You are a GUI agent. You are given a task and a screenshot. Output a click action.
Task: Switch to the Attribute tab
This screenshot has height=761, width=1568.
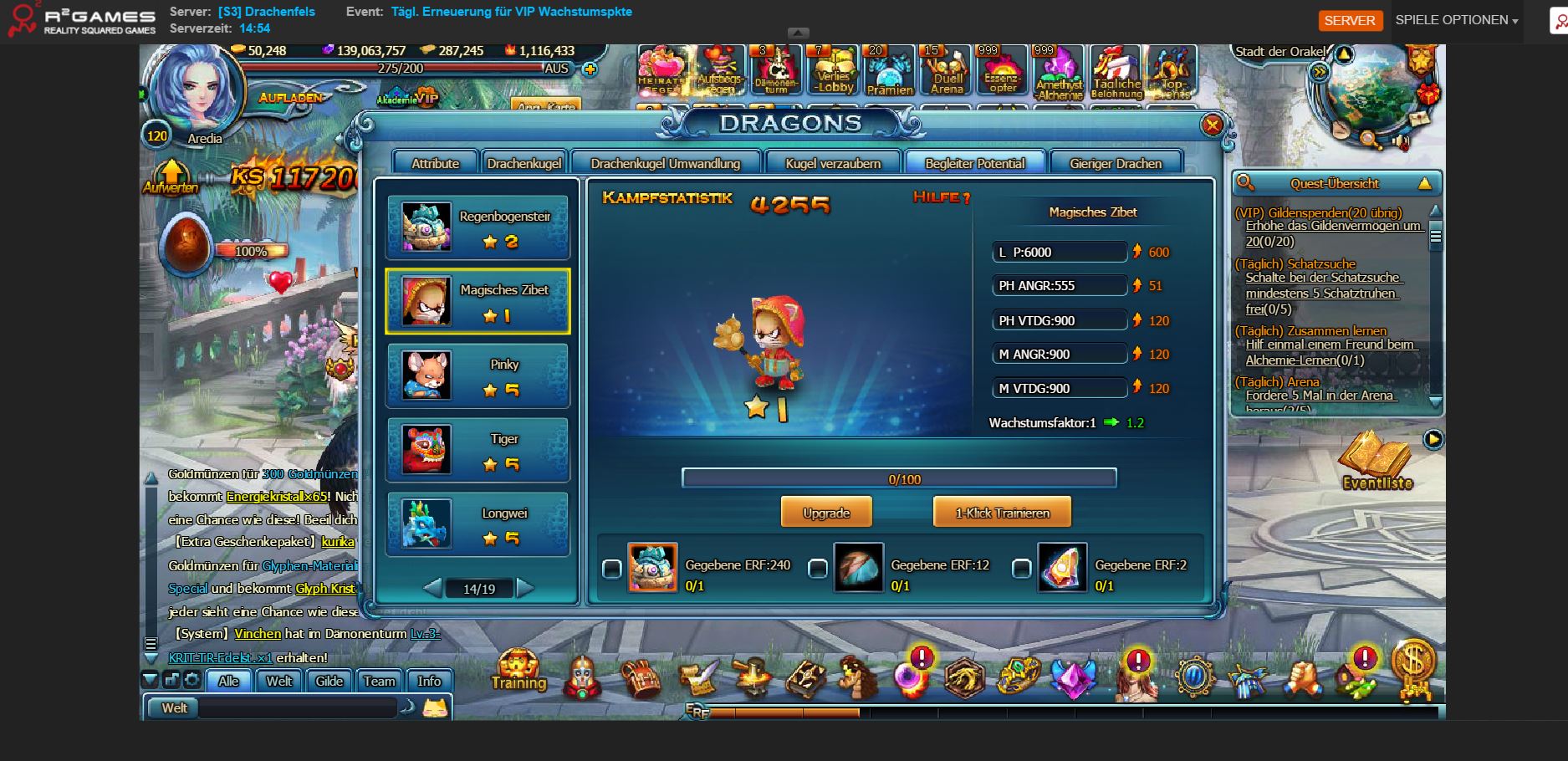435,163
